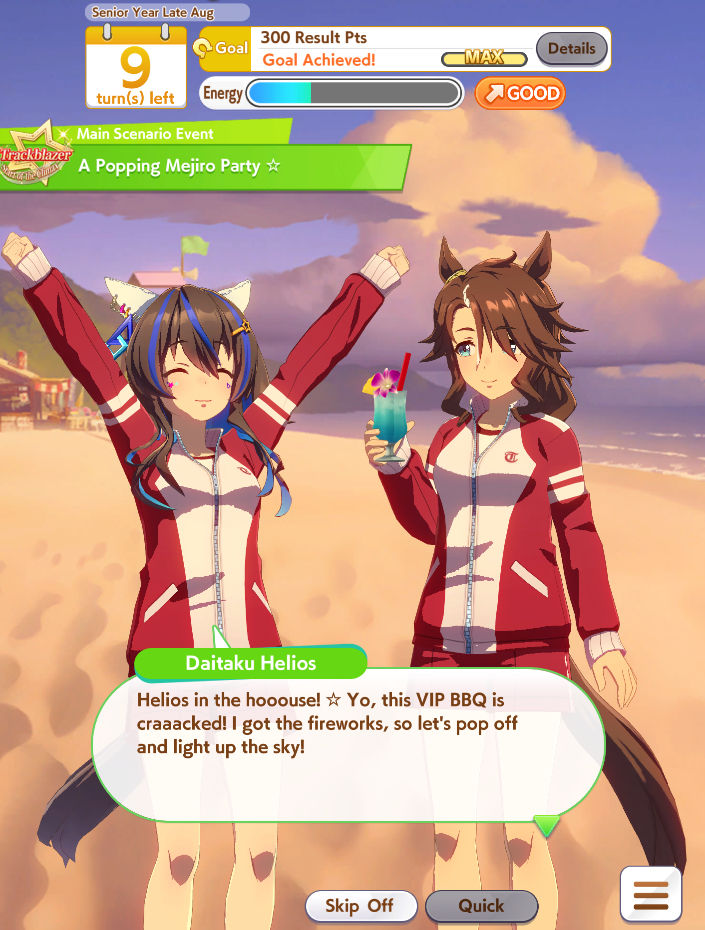Image resolution: width=705 pixels, height=930 pixels.
Task: Toggle the Skip Off button
Action: [x=359, y=906]
